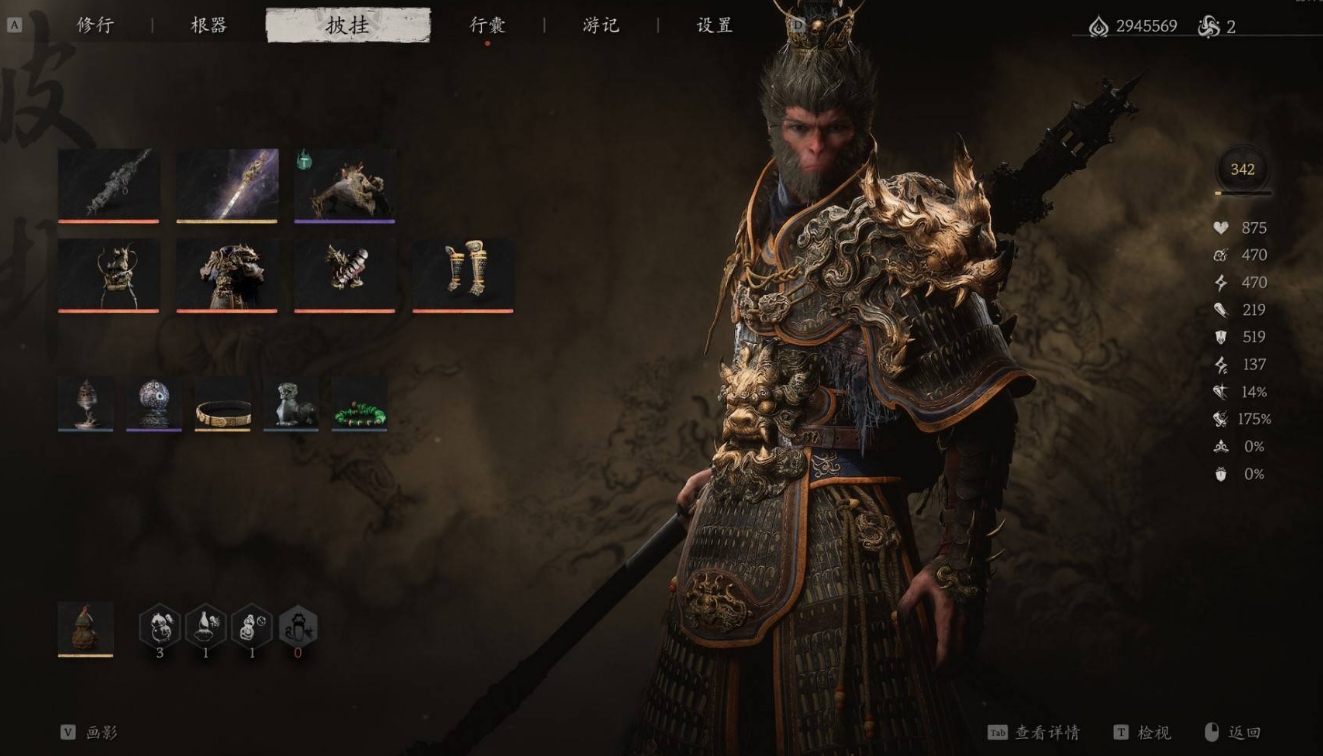Pick the stone lion statue curio
The width and height of the screenshot is (1323, 756).
291,404
